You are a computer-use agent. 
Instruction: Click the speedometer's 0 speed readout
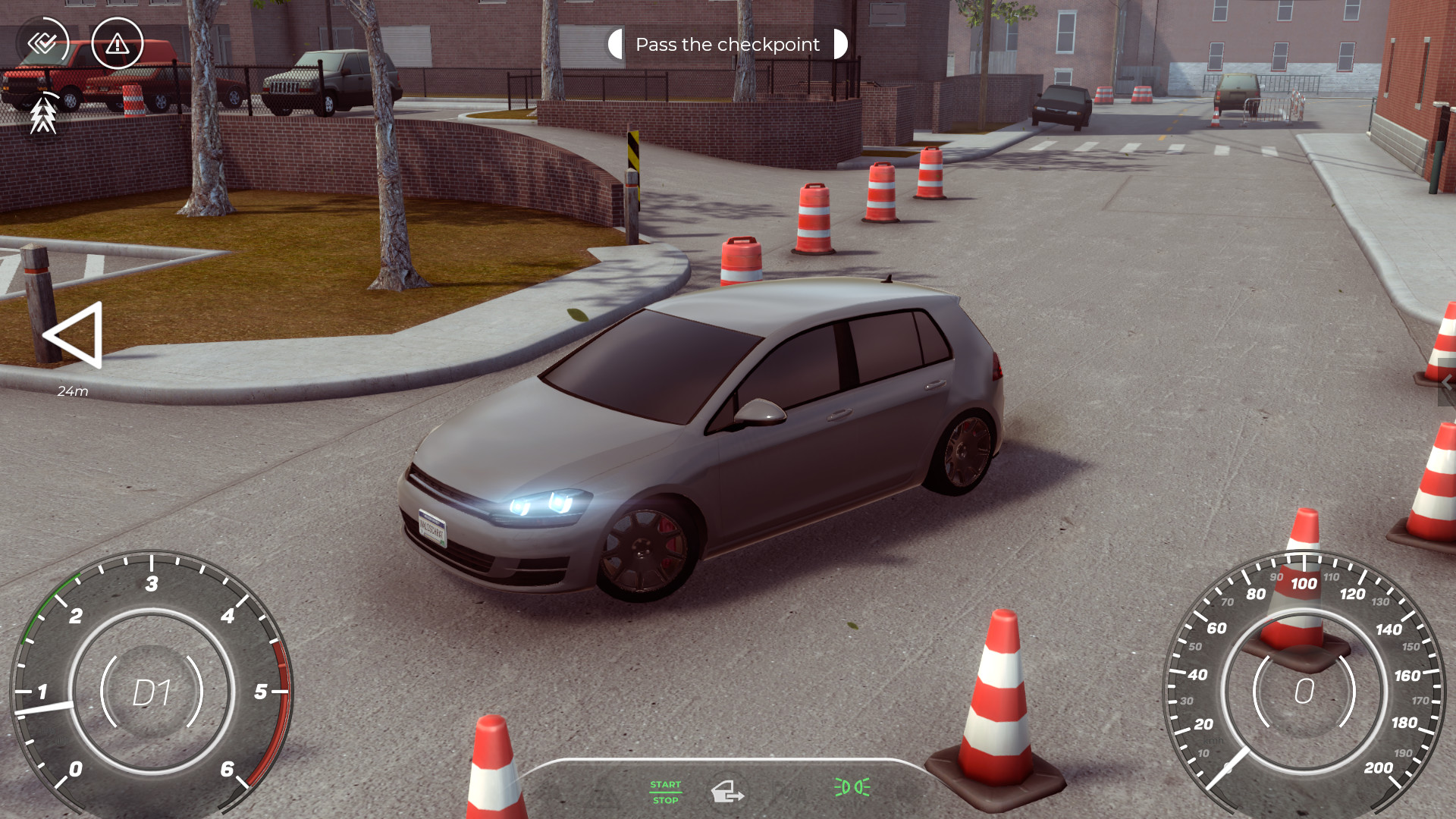click(x=1304, y=692)
